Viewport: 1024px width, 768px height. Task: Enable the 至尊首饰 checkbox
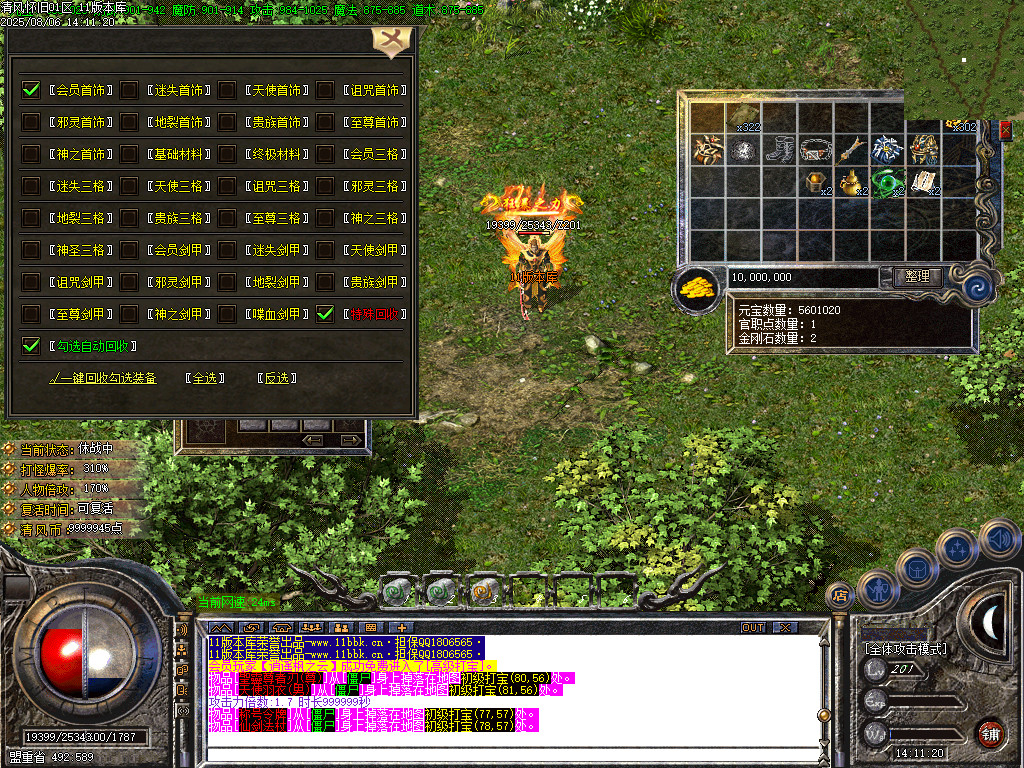pyautogui.click(x=325, y=122)
